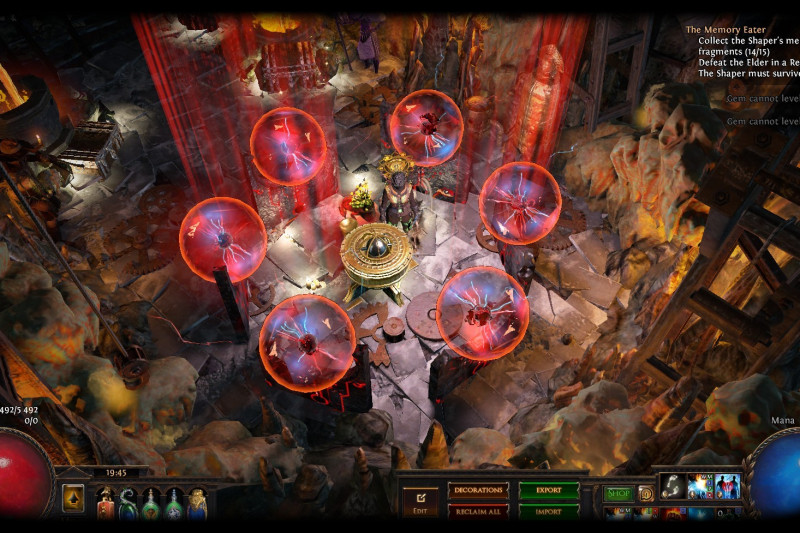Open the Decorations panel
The image size is (800, 533).
[477, 490]
